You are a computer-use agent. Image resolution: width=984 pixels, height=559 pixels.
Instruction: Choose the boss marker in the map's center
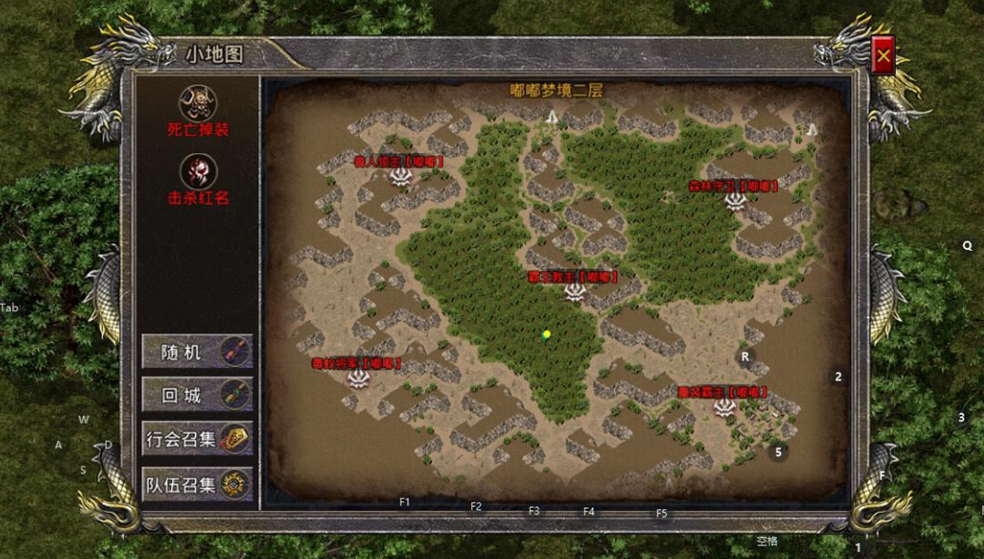tap(574, 291)
